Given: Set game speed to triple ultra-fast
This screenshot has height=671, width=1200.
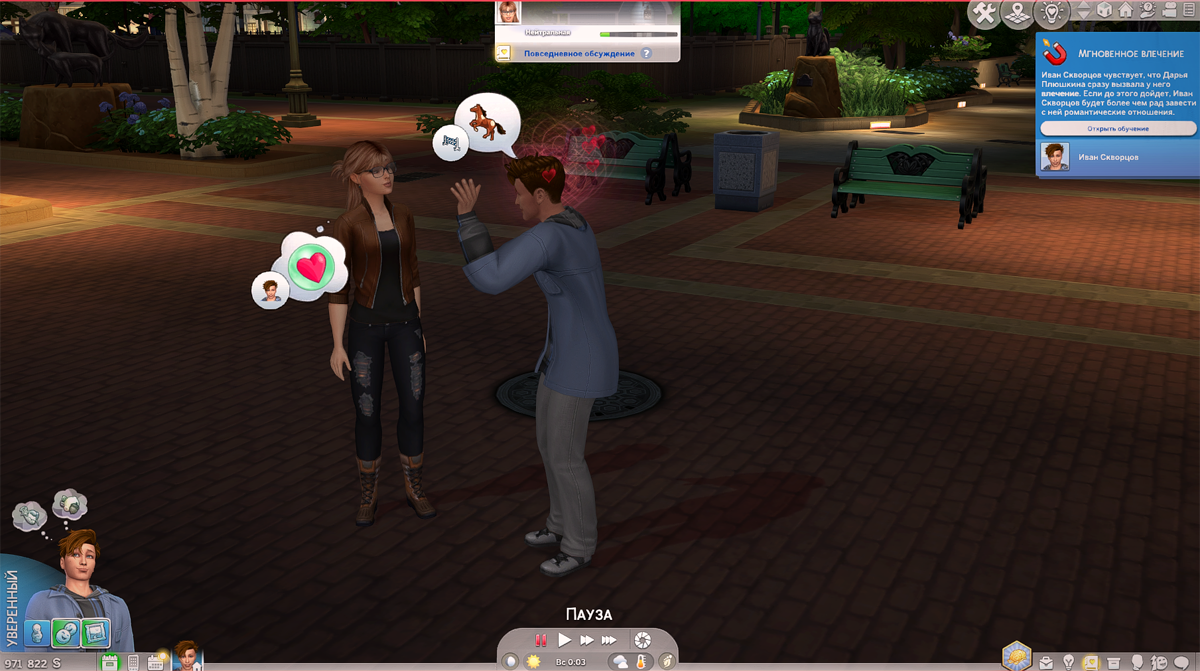Looking at the screenshot, I should [609, 640].
